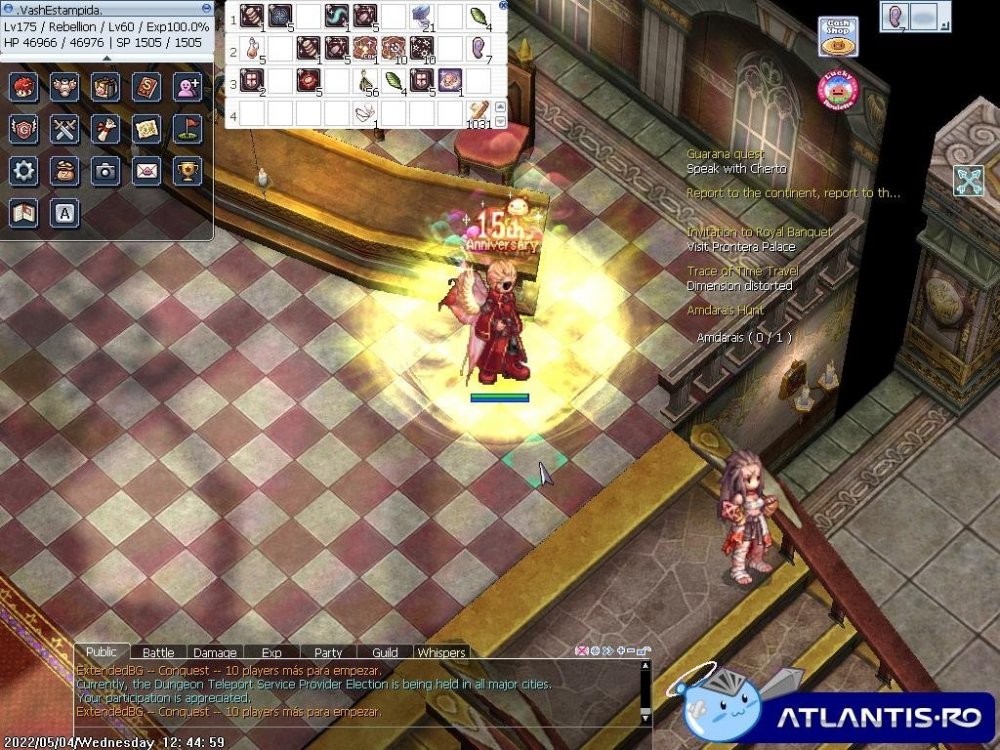Viewport: 1000px width, 750px height.
Task: Open the Lucky Roulette
Action: [838, 90]
